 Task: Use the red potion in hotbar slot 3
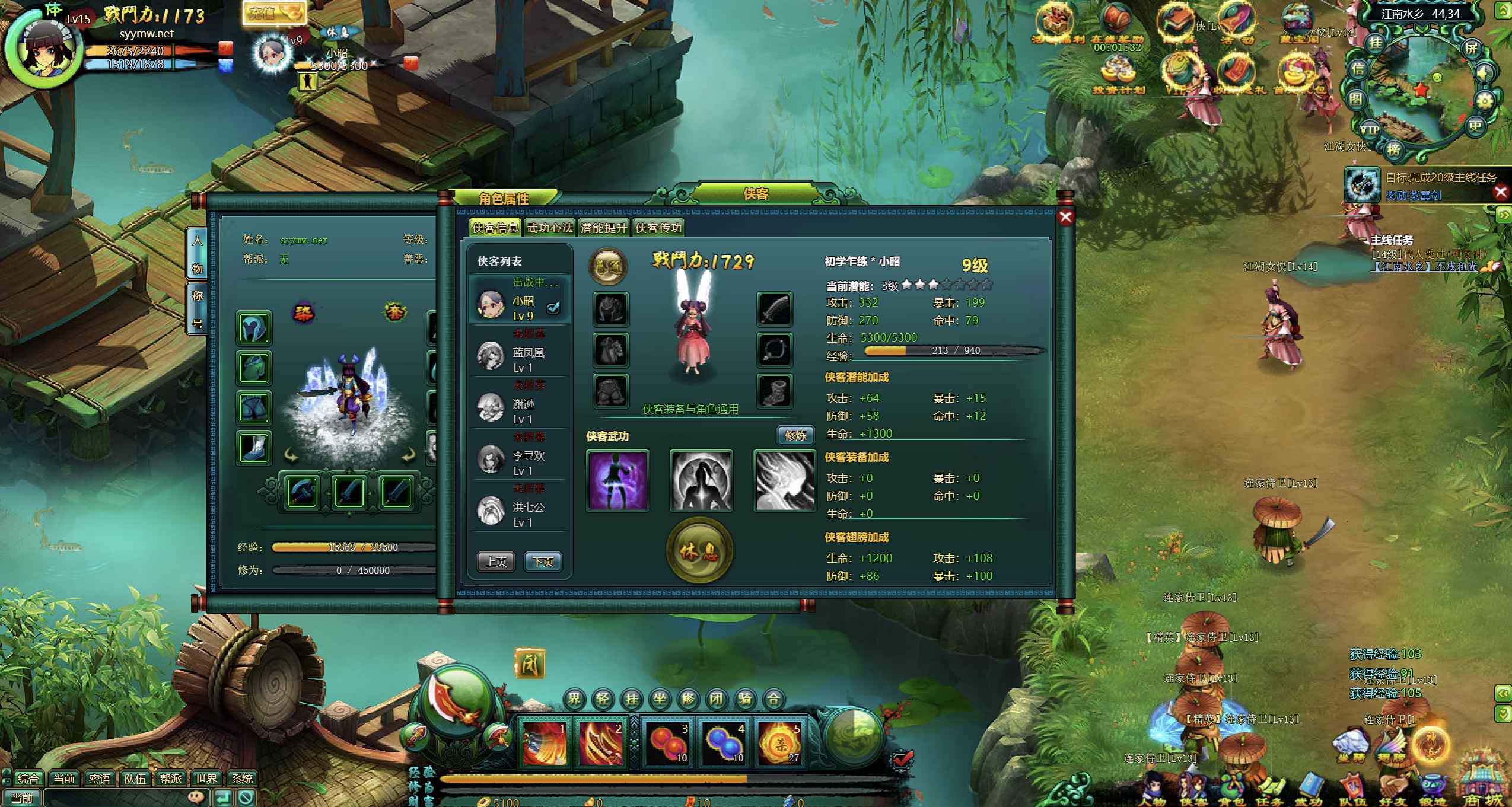[x=667, y=742]
